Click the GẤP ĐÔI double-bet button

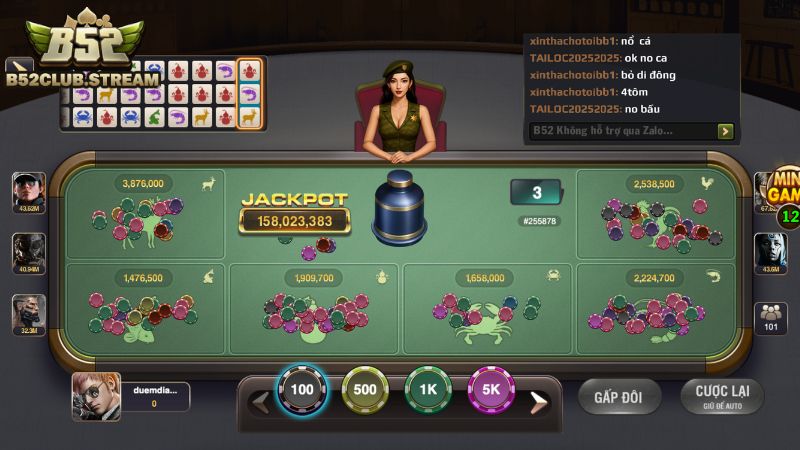[x=619, y=397]
